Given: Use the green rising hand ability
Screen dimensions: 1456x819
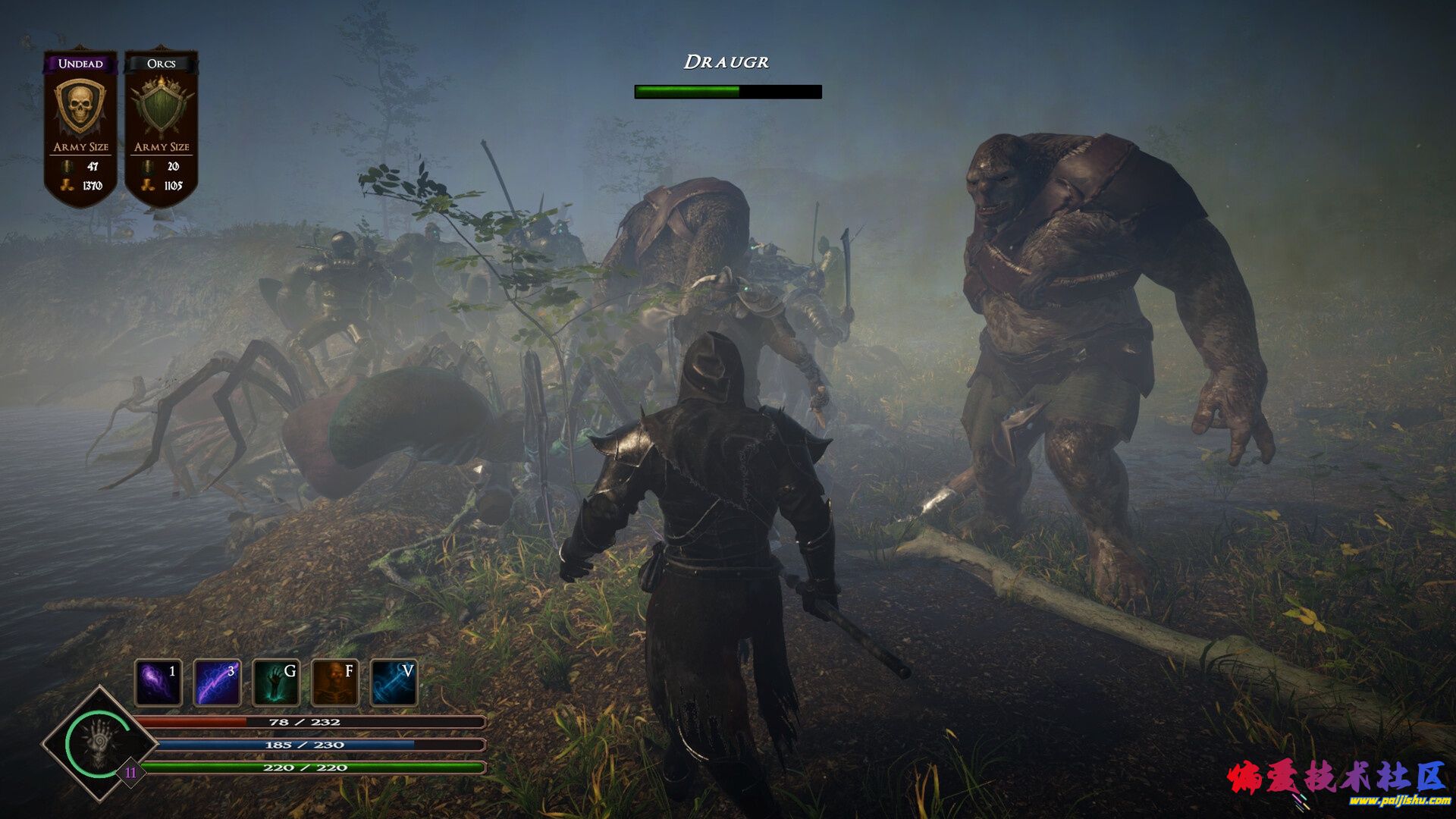Looking at the screenshot, I should point(276,682).
